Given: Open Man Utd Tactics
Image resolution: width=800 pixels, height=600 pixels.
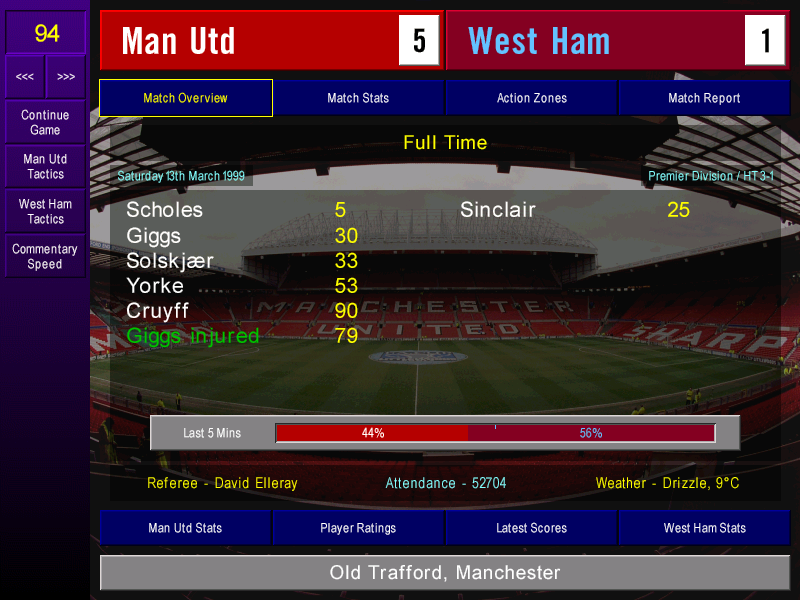Looking at the screenshot, I should pyautogui.click(x=45, y=166).
